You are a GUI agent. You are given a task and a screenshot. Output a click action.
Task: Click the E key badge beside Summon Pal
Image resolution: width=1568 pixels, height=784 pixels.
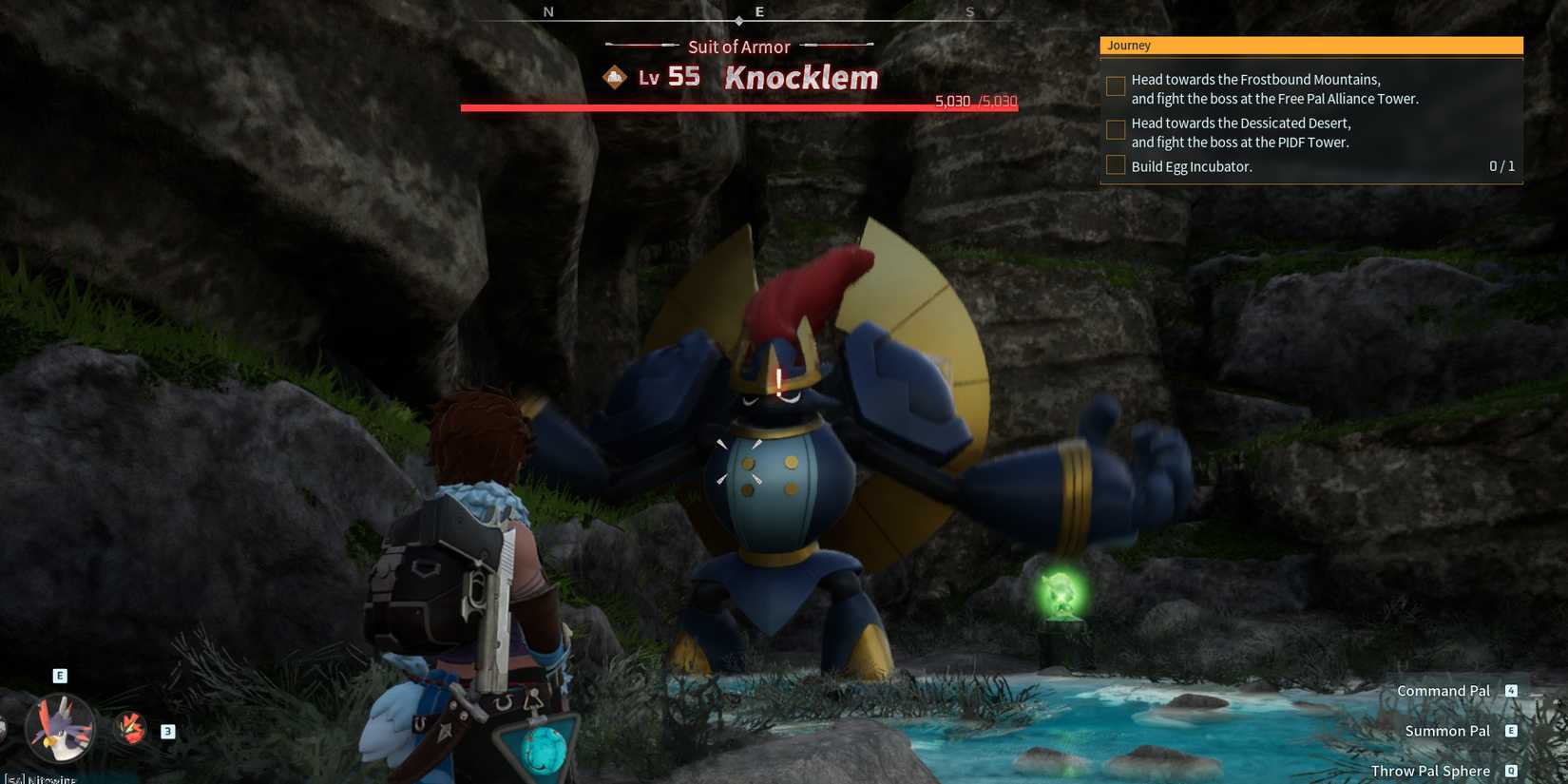(1510, 731)
